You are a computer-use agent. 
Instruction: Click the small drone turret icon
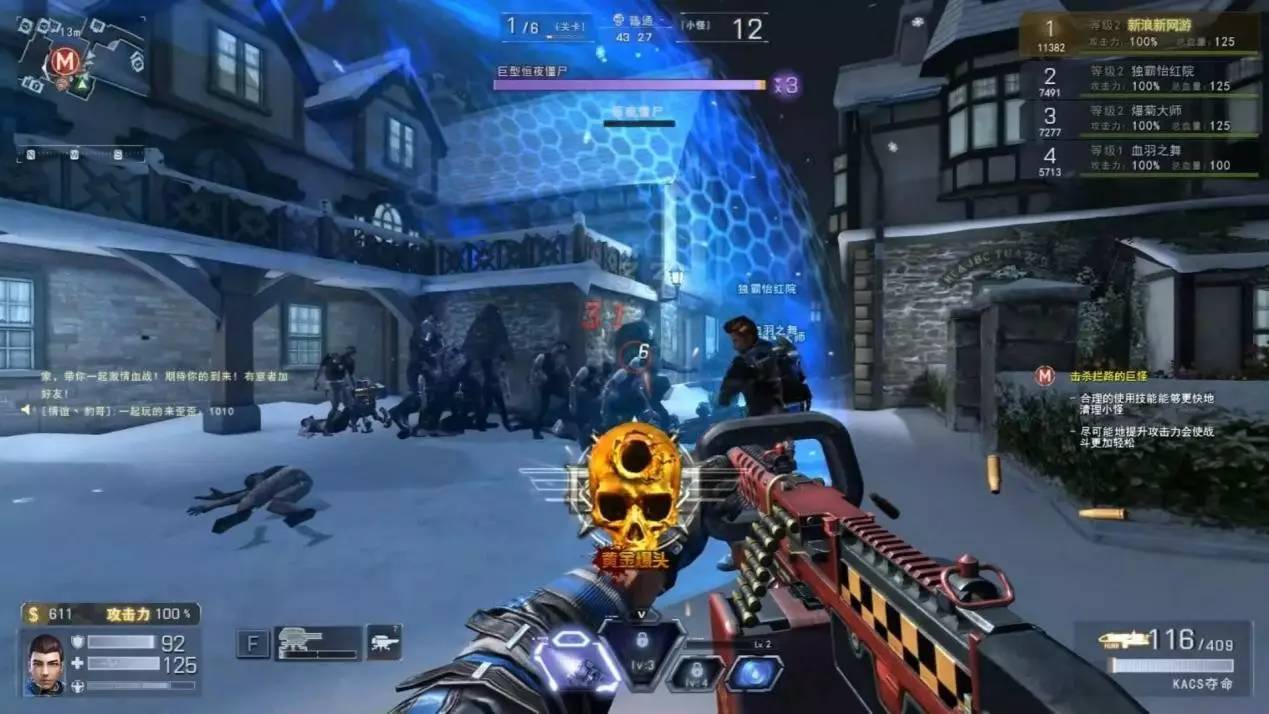tap(385, 642)
